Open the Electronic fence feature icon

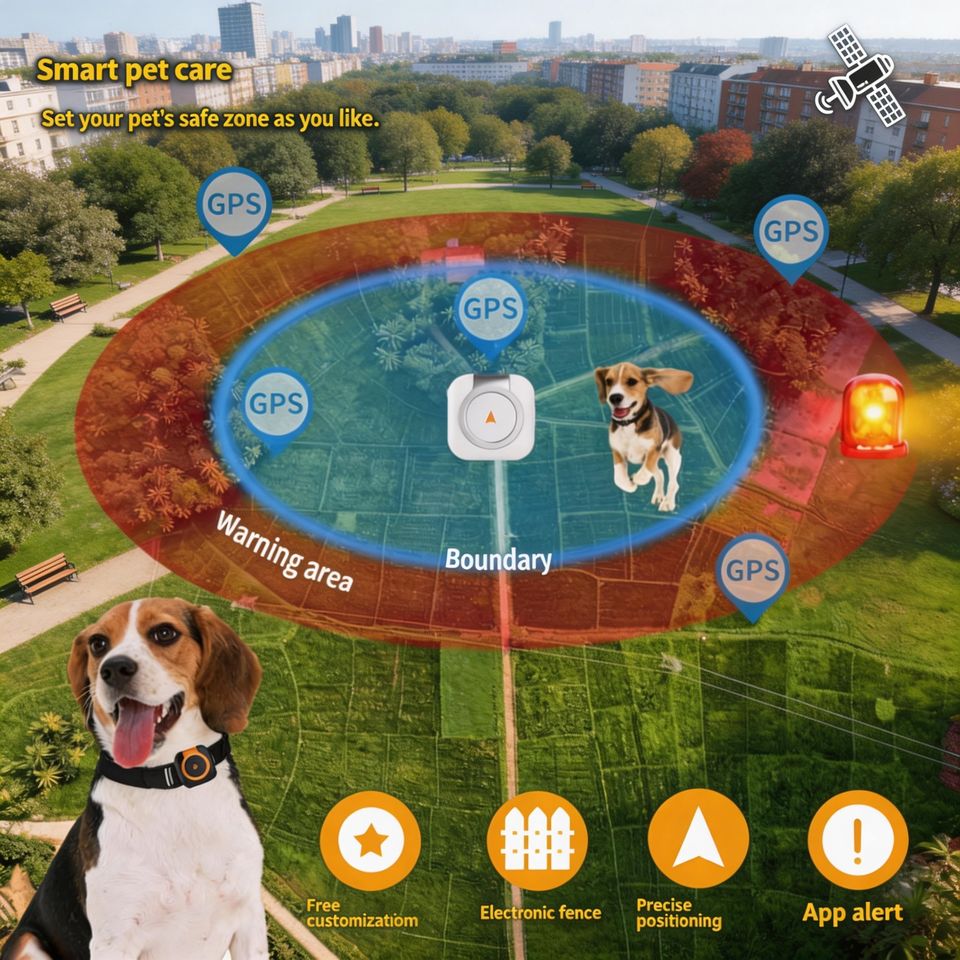tap(536, 840)
